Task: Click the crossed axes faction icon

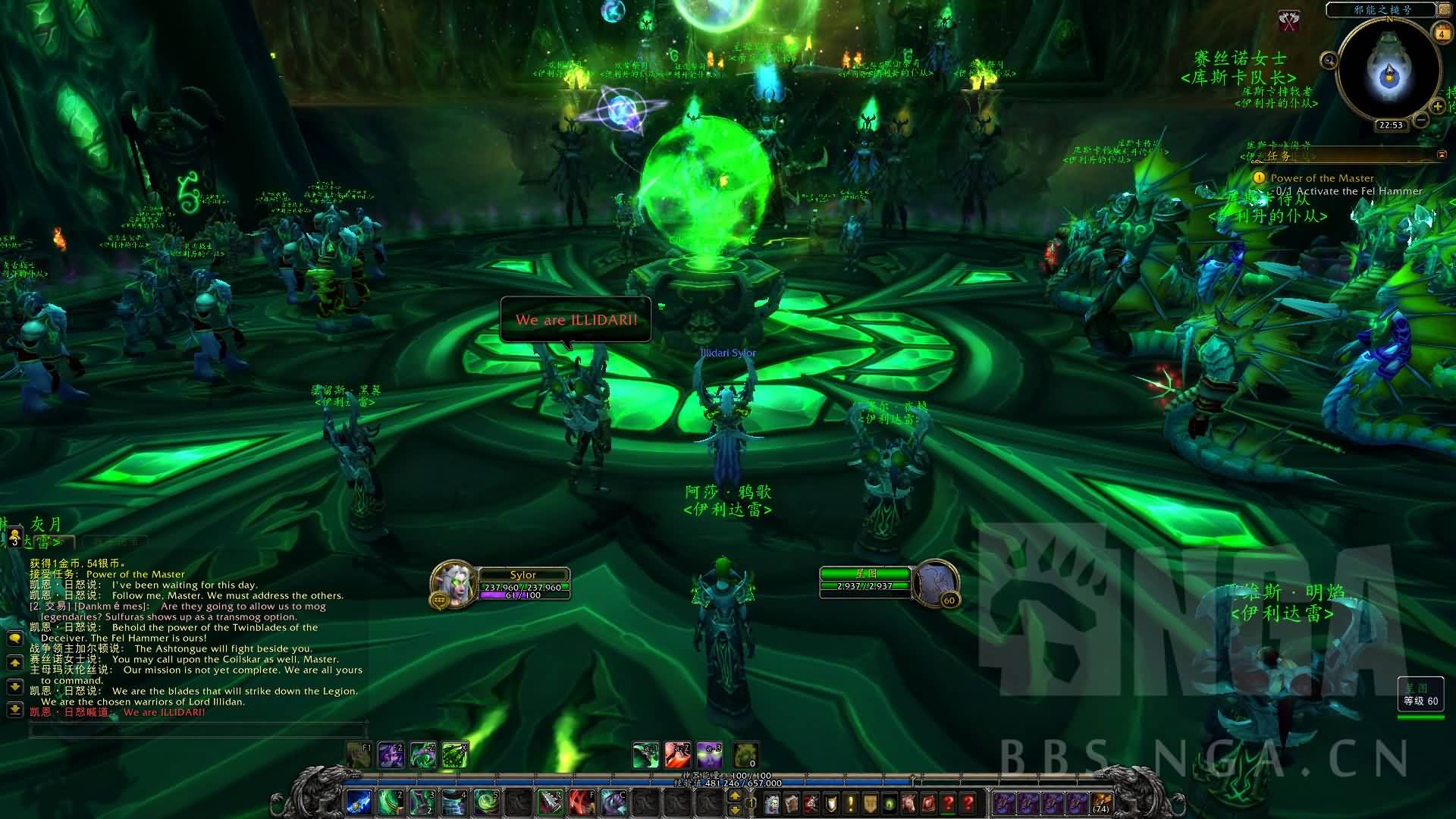Action: 1289,21
